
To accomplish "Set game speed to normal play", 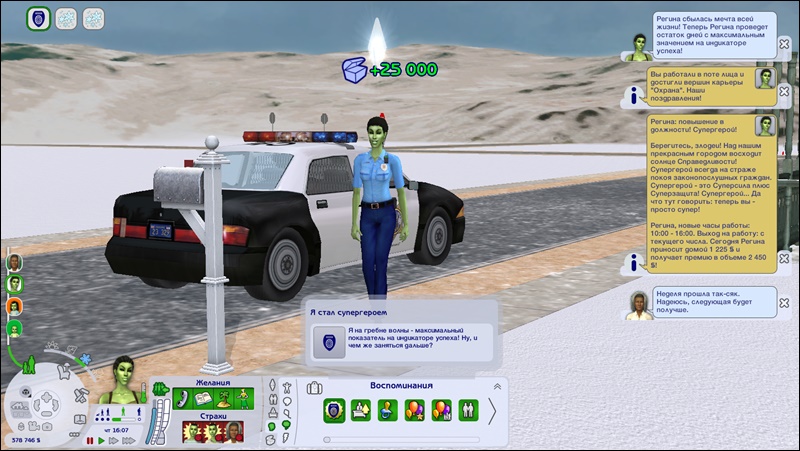I will click(101, 440).
